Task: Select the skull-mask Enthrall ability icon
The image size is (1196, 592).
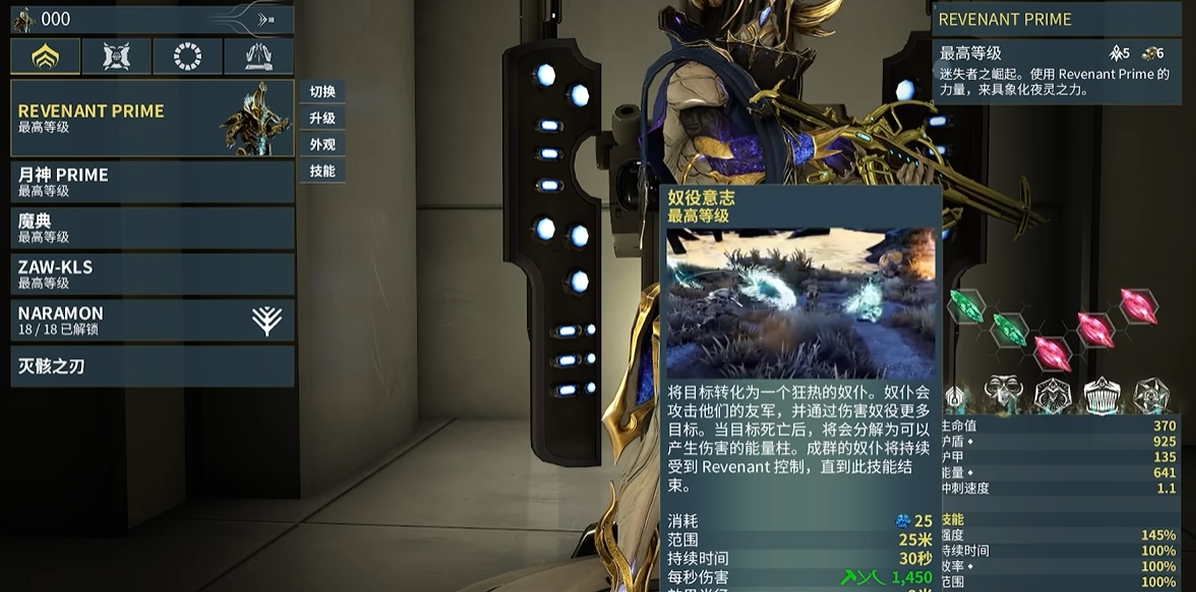Action: tap(1003, 394)
